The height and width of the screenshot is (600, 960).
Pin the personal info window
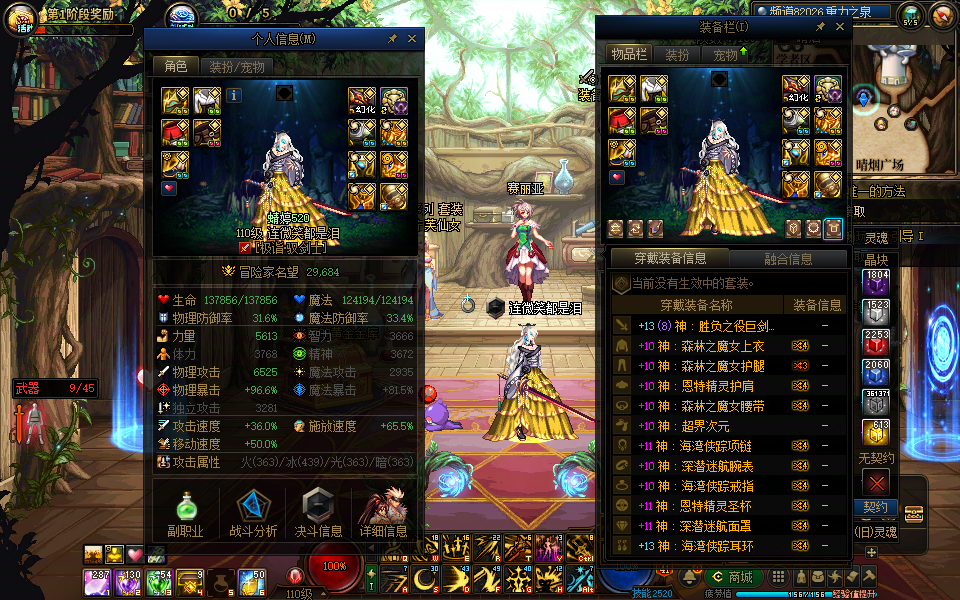coord(393,38)
